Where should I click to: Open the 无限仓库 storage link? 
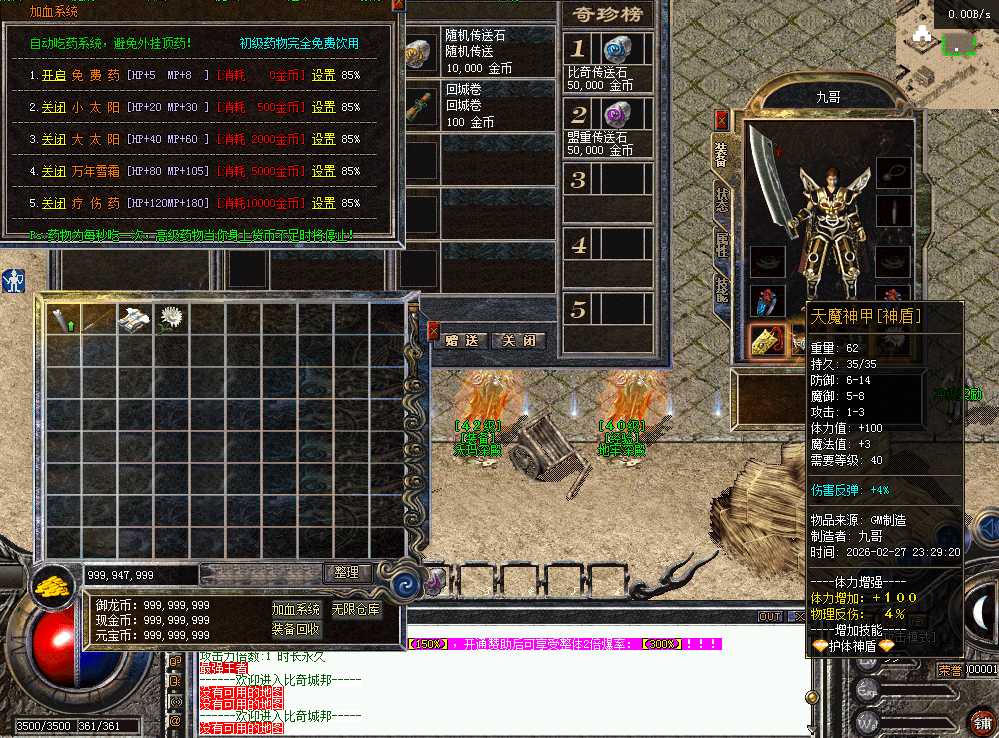(x=356, y=609)
